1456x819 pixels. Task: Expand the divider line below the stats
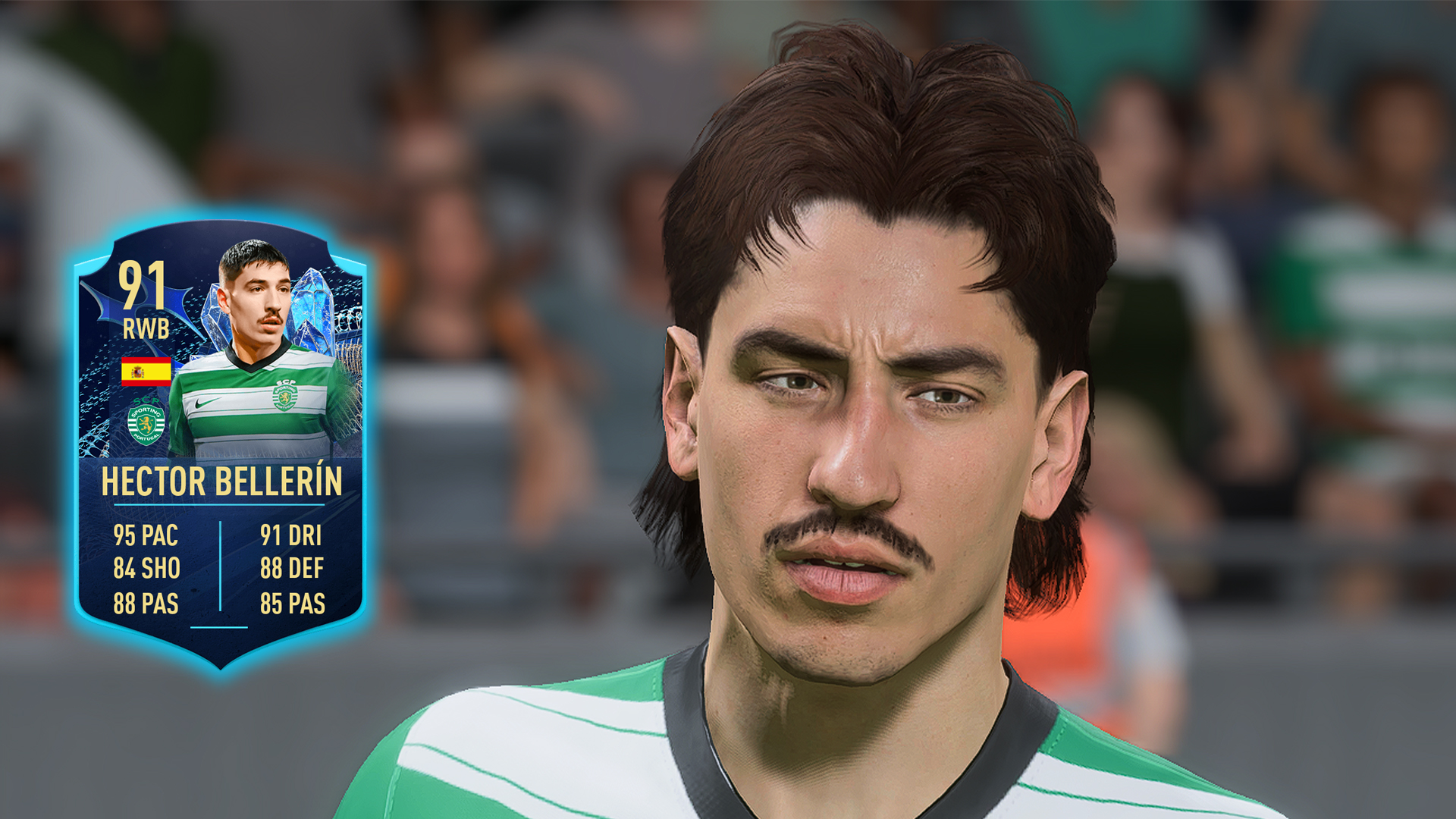[x=220, y=628]
